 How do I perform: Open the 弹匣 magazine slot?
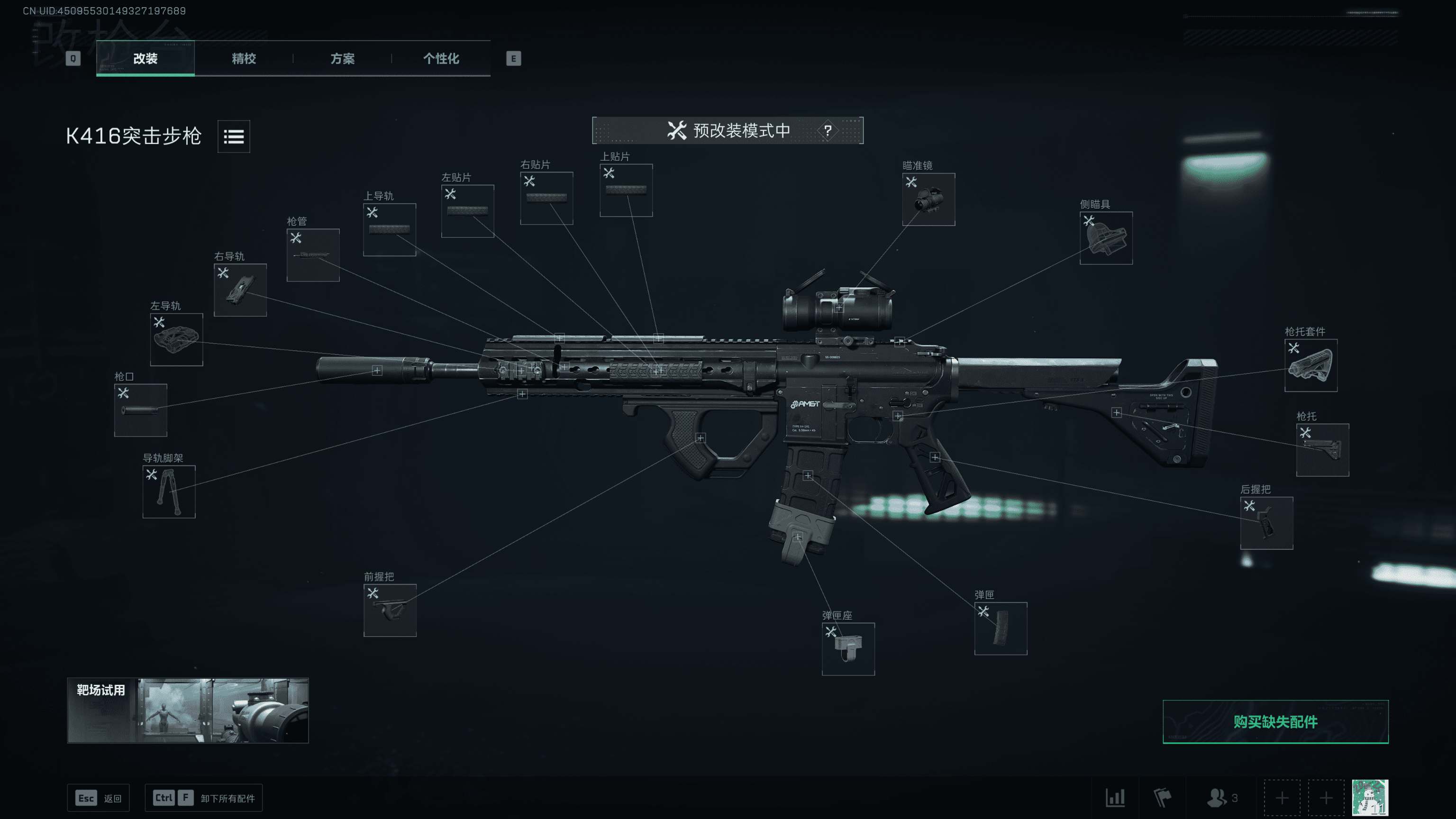coord(1001,628)
